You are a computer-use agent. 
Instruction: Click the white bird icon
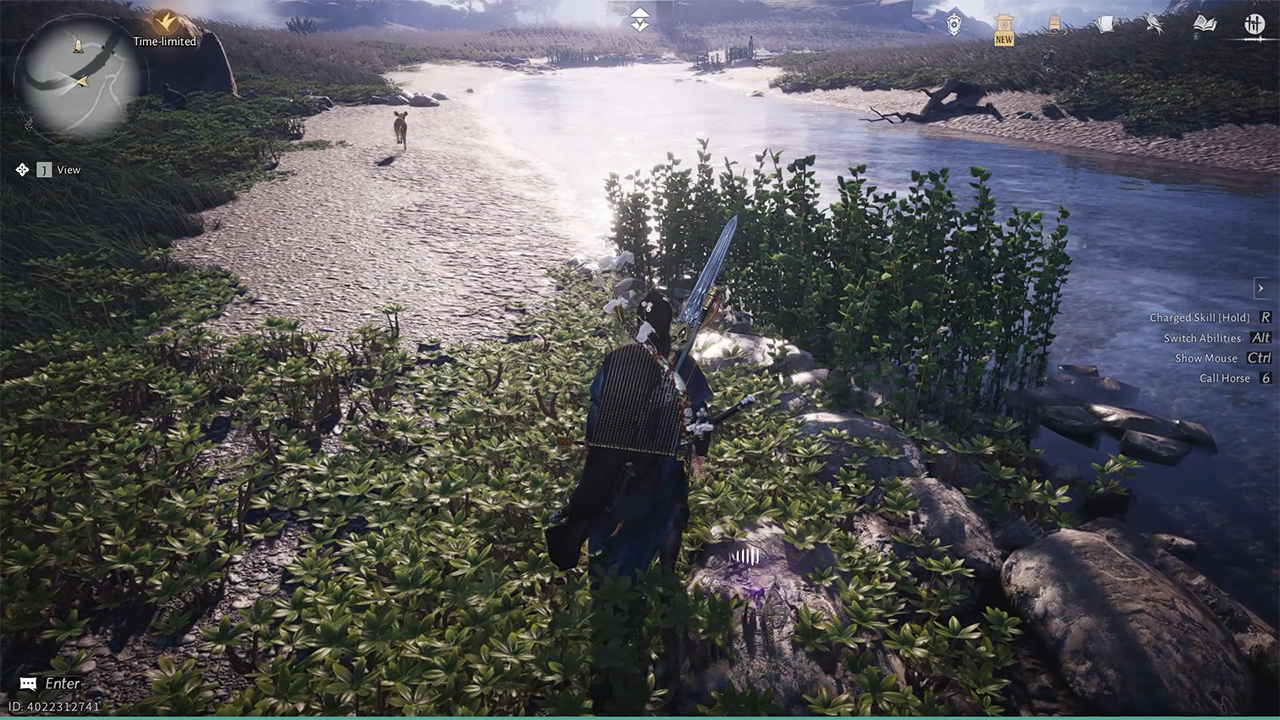click(x=1154, y=24)
